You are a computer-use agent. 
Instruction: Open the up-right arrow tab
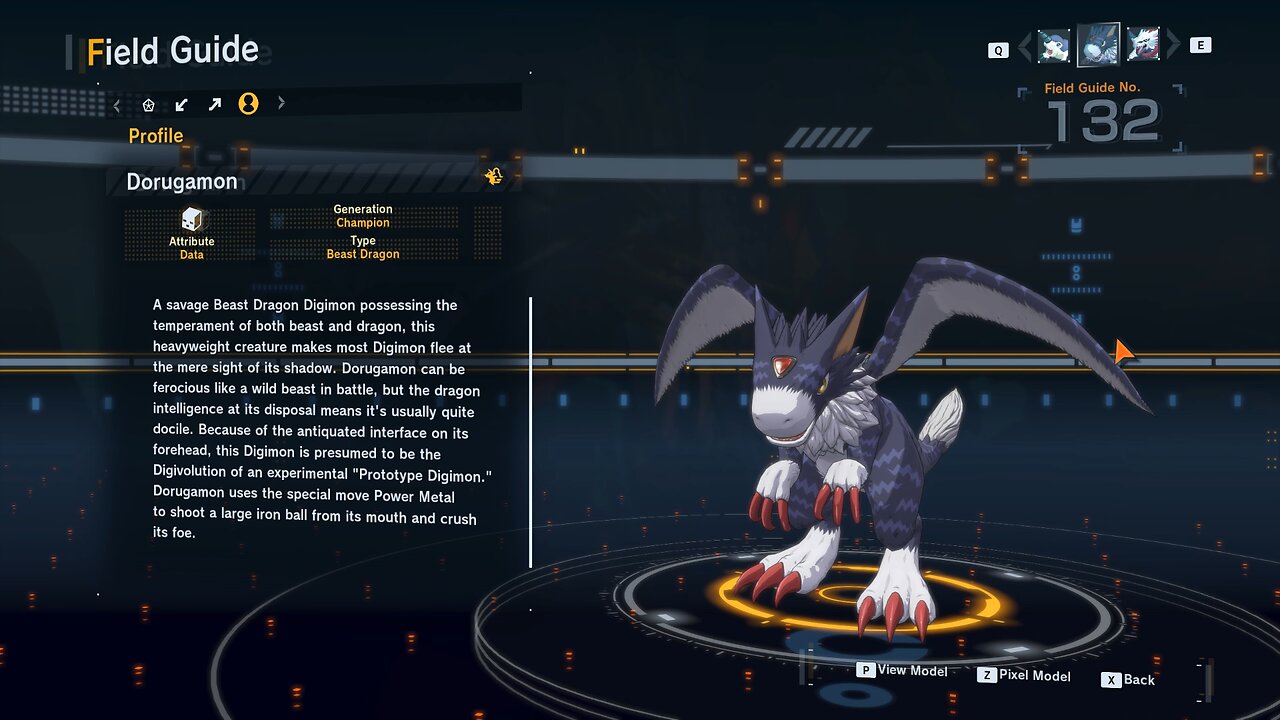tap(215, 104)
